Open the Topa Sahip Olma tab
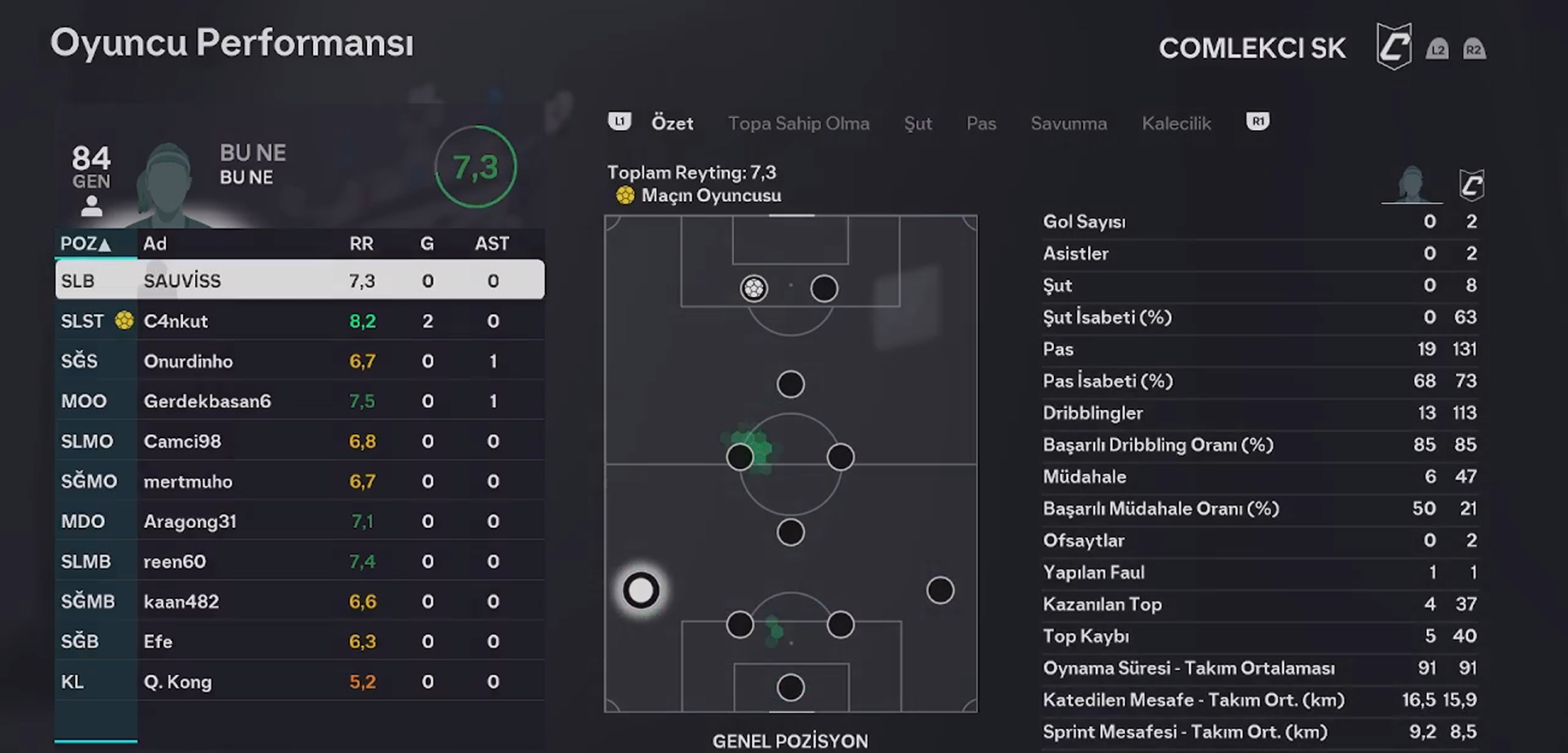1568x753 pixels. (x=798, y=123)
